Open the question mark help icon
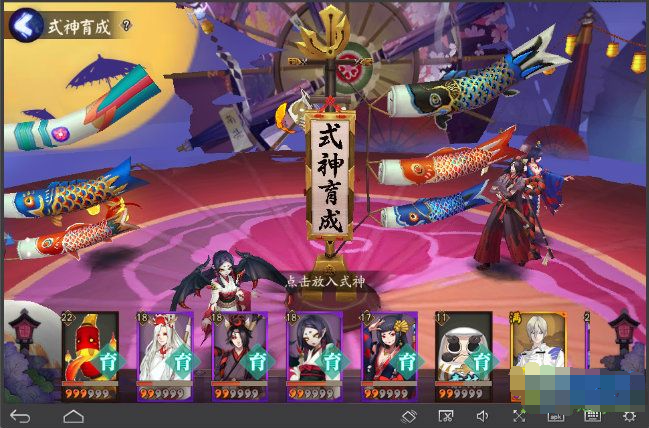The height and width of the screenshot is (428, 649). tap(127, 24)
